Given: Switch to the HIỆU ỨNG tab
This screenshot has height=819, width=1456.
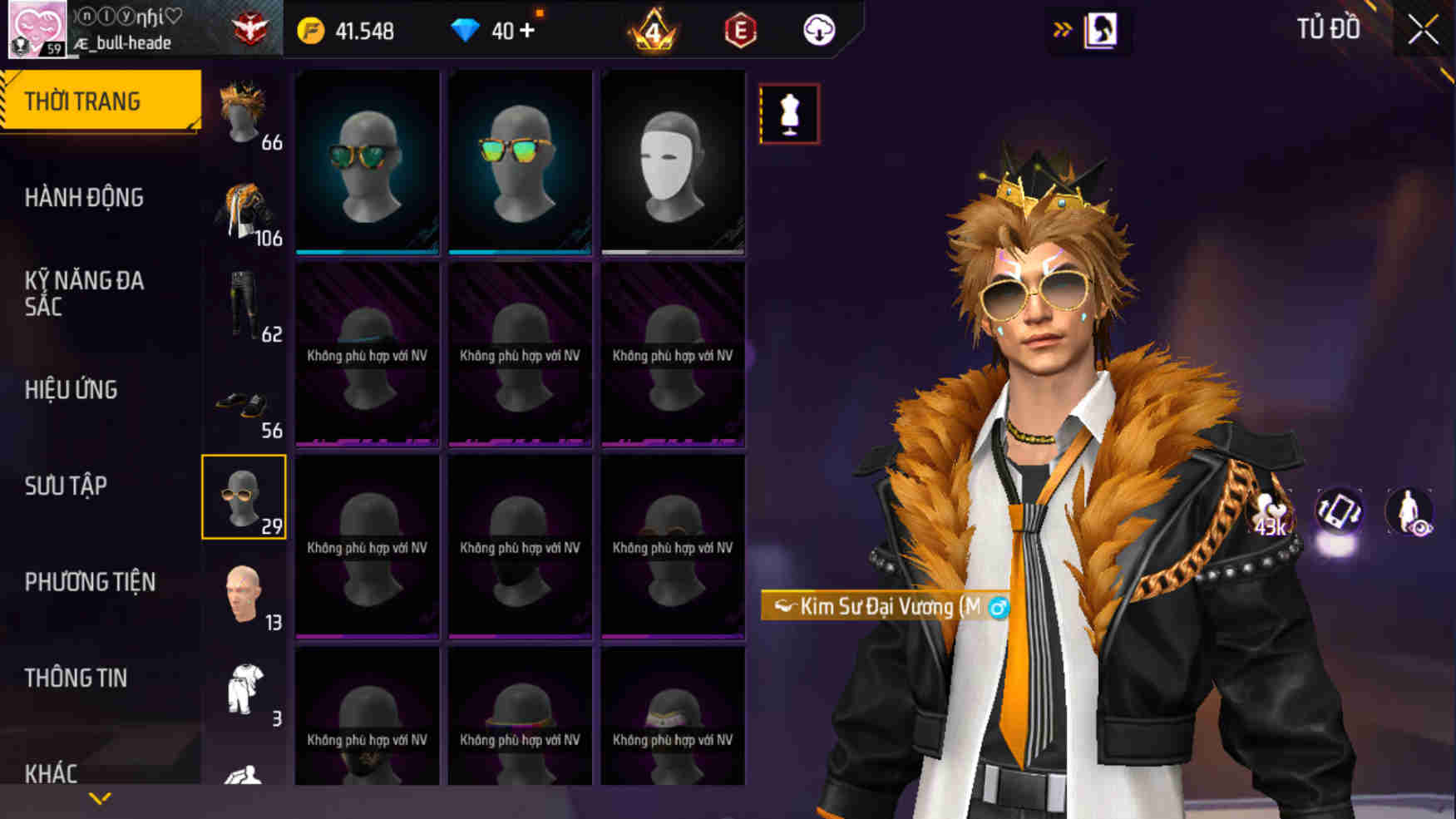Looking at the screenshot, I should pos(72,390).
